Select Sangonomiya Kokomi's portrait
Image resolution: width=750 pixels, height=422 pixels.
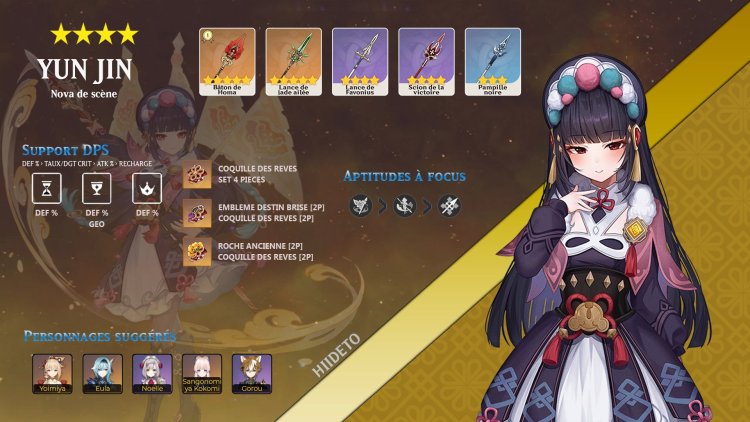(202, 371)
